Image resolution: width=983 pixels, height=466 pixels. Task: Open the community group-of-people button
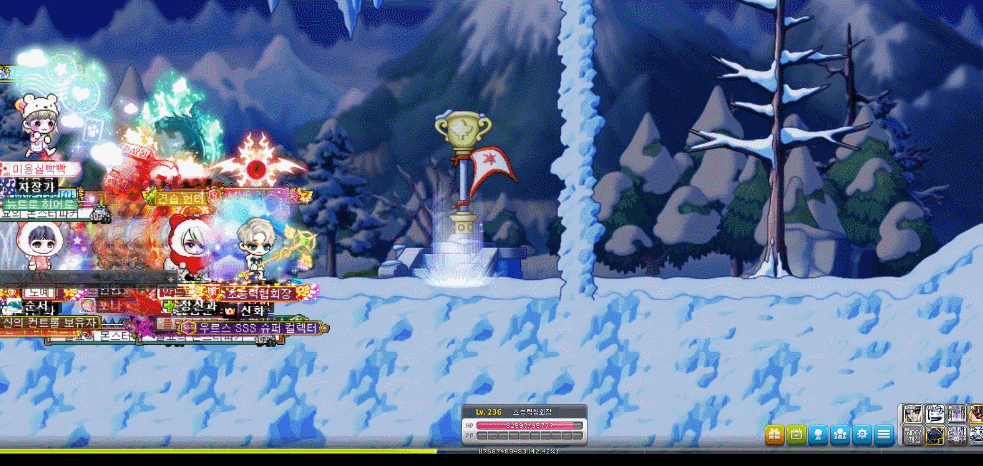pyautogui.click(x=840, y=434)
